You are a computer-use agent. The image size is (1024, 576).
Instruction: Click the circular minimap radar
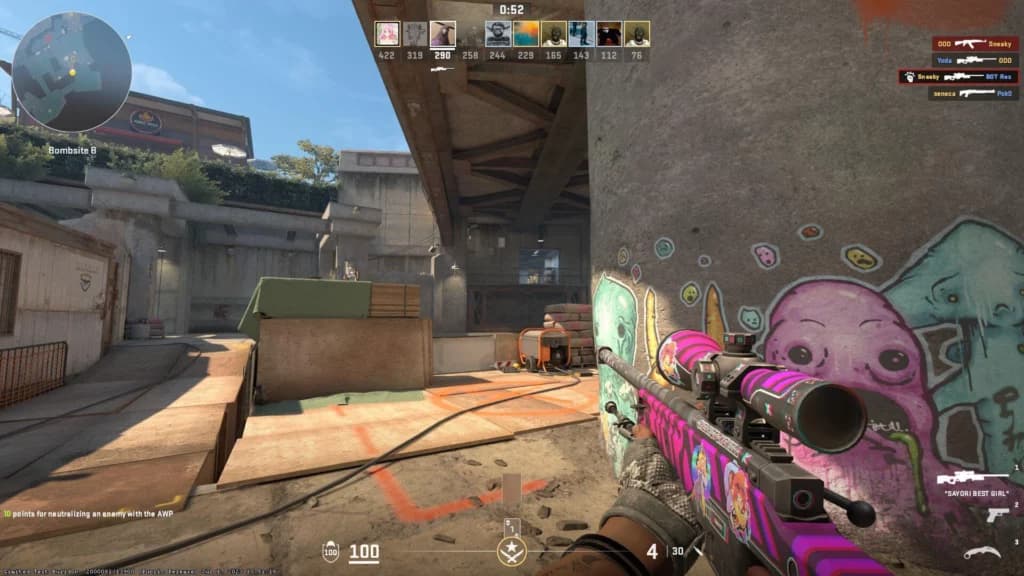pos(71,72)
